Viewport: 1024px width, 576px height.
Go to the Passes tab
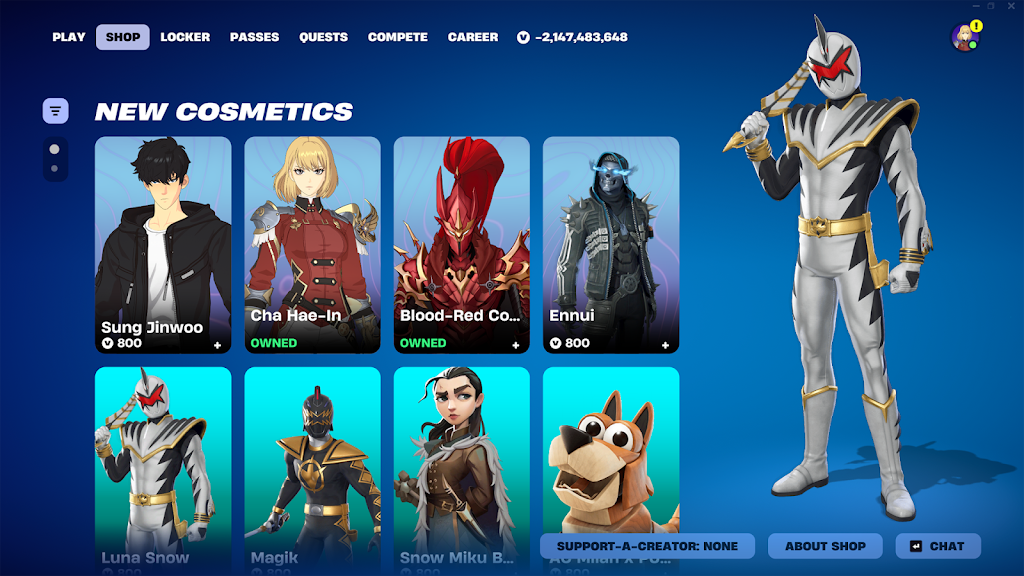click(x=255, y=37)
